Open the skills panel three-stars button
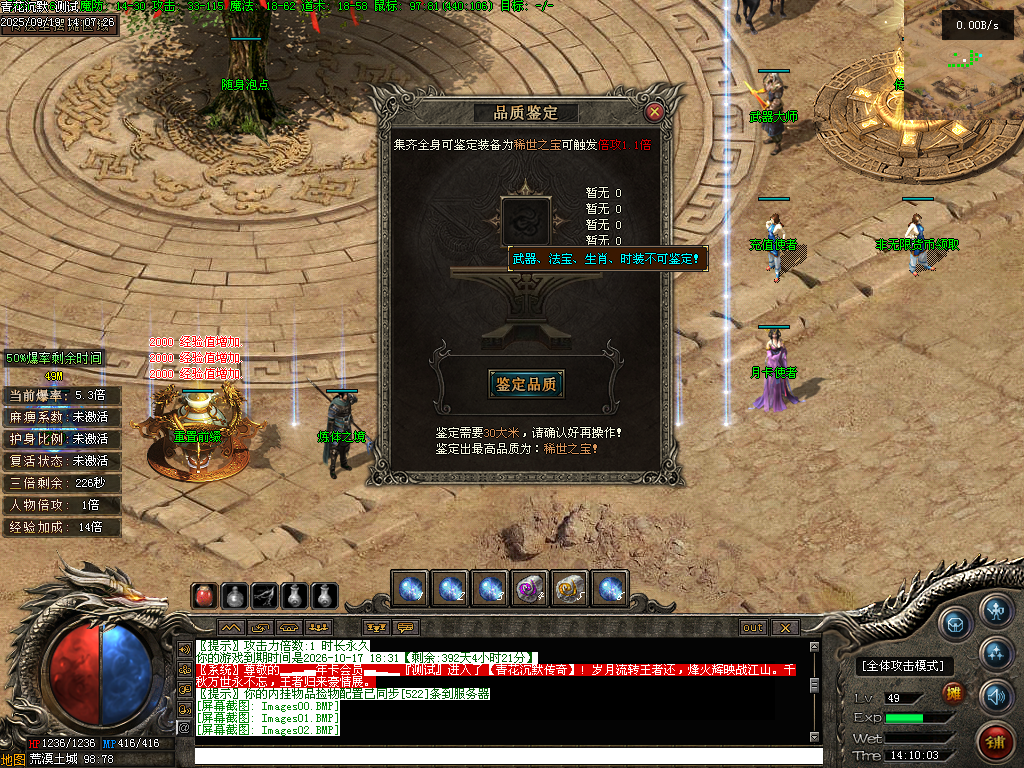 point(996,653)
